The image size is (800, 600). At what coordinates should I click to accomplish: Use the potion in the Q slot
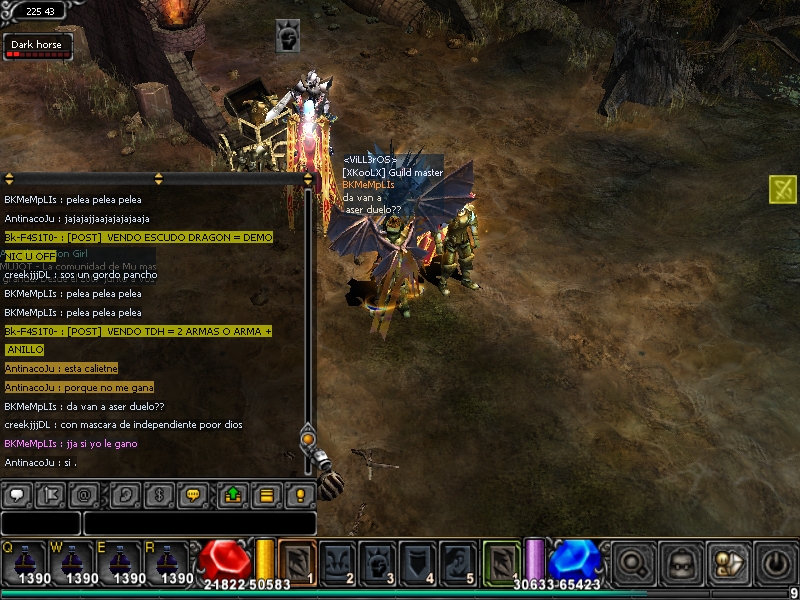point(24,562)
